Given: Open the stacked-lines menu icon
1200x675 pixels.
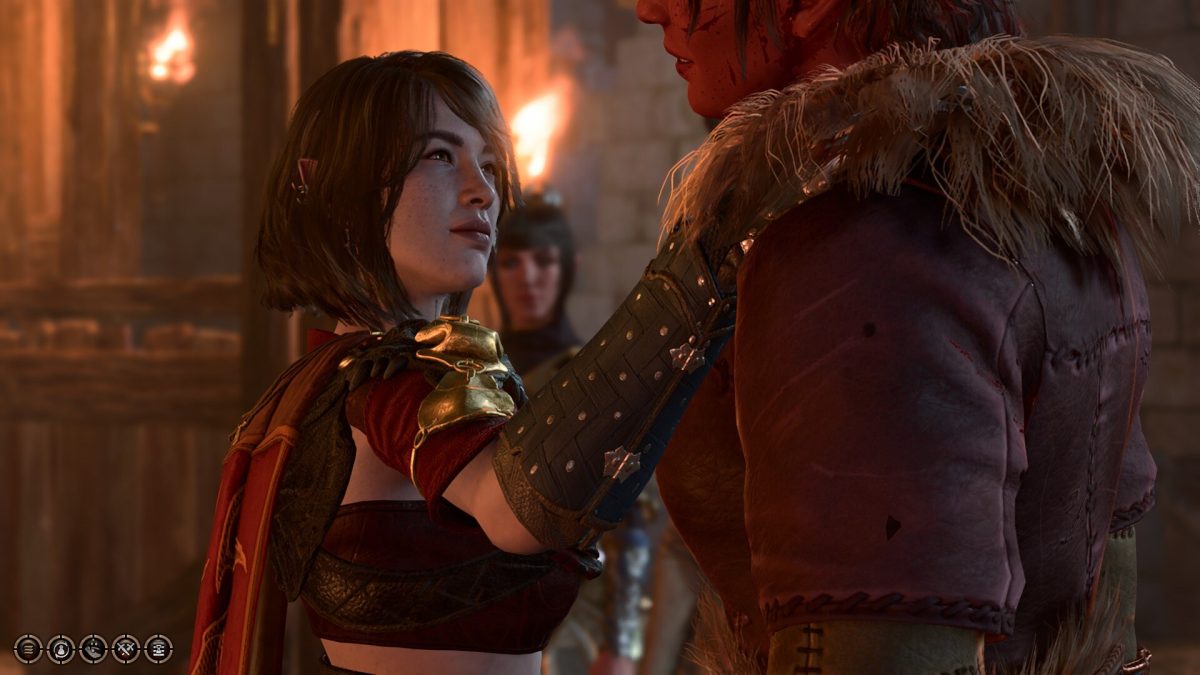Looking at the screenshot, I should 28,648.
